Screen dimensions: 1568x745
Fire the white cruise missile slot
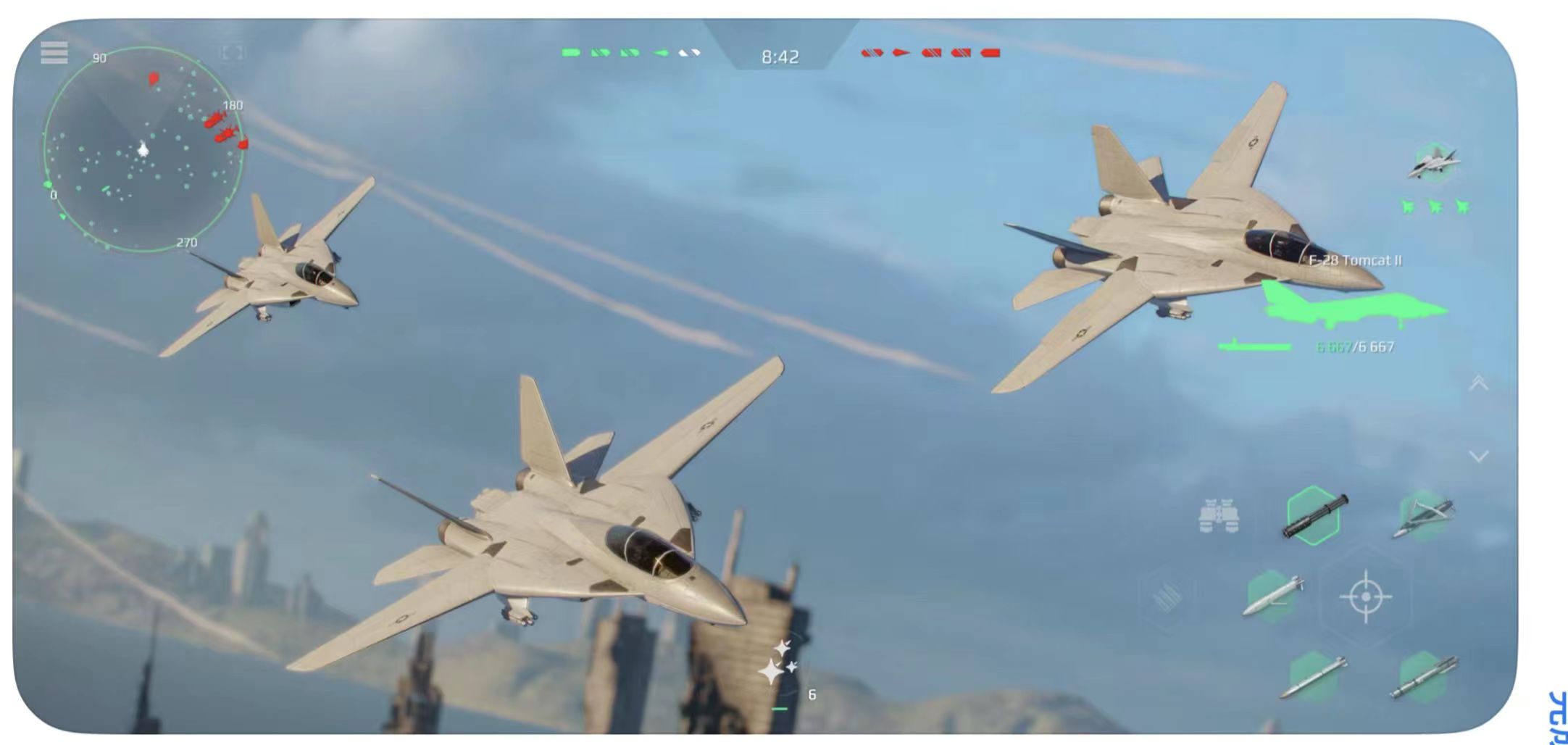pyautogui.click(x=1272, y=594)
